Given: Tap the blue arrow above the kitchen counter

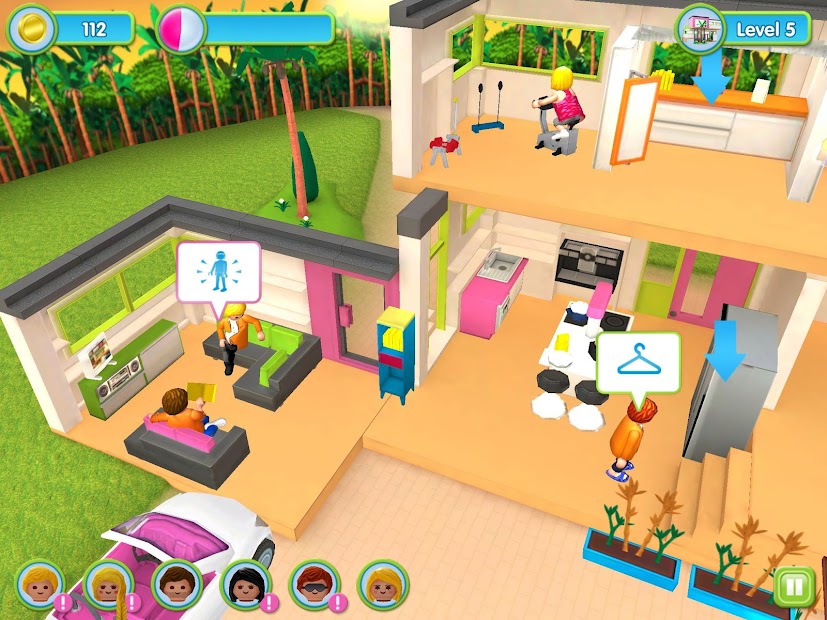Looking at the screenshot, I should [x=712, y=80].
